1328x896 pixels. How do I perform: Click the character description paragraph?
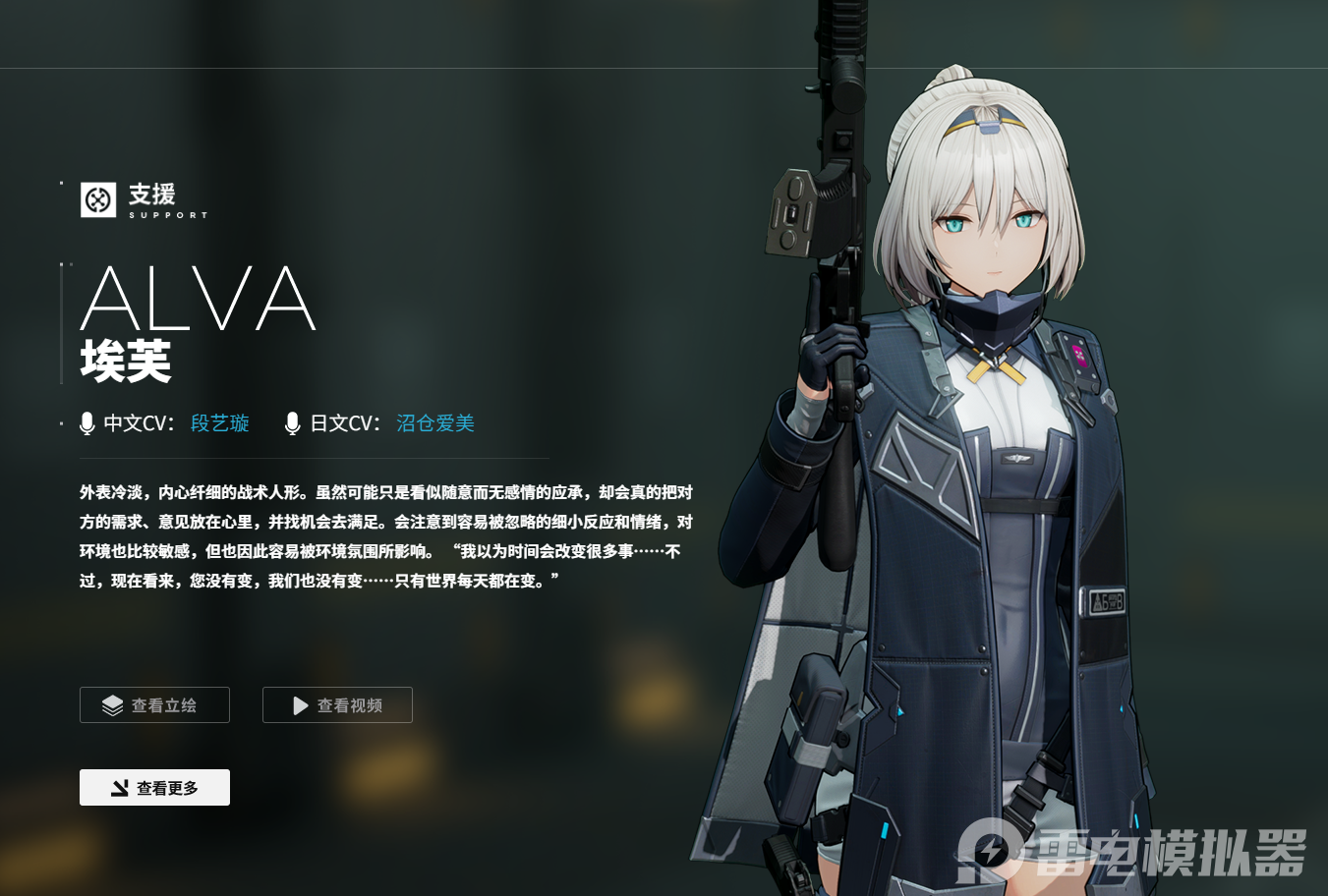pyautogui.click(x=383, y=535)
